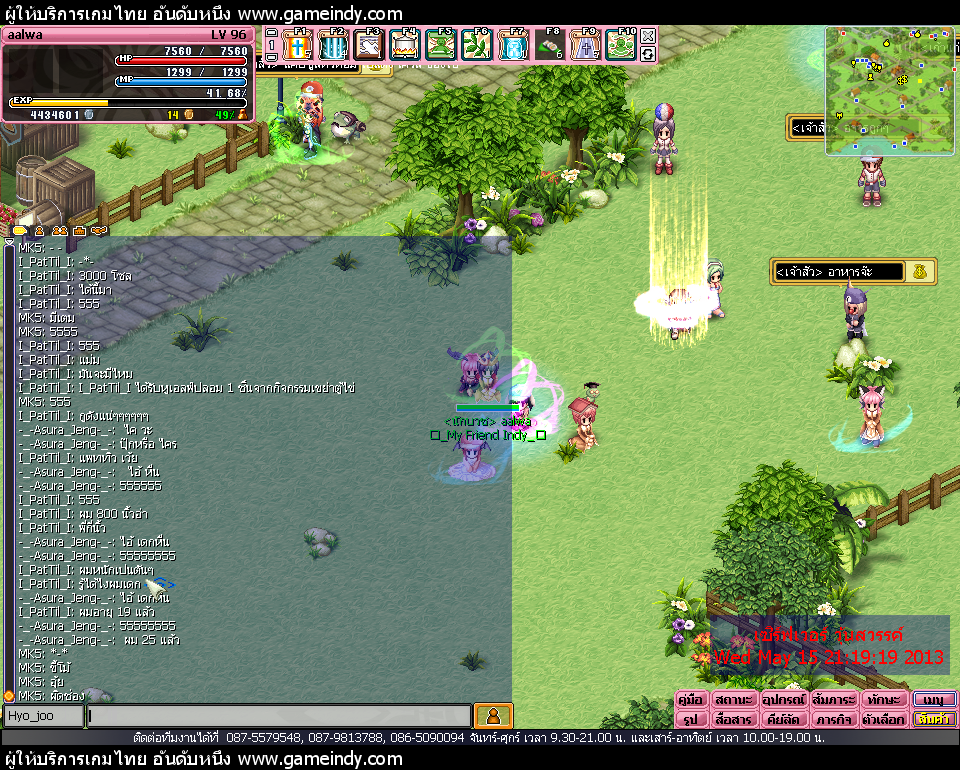Use the F8 sushi roll item
The height and width of the screenshot is (770, 960).
click(x=548, y=45)
